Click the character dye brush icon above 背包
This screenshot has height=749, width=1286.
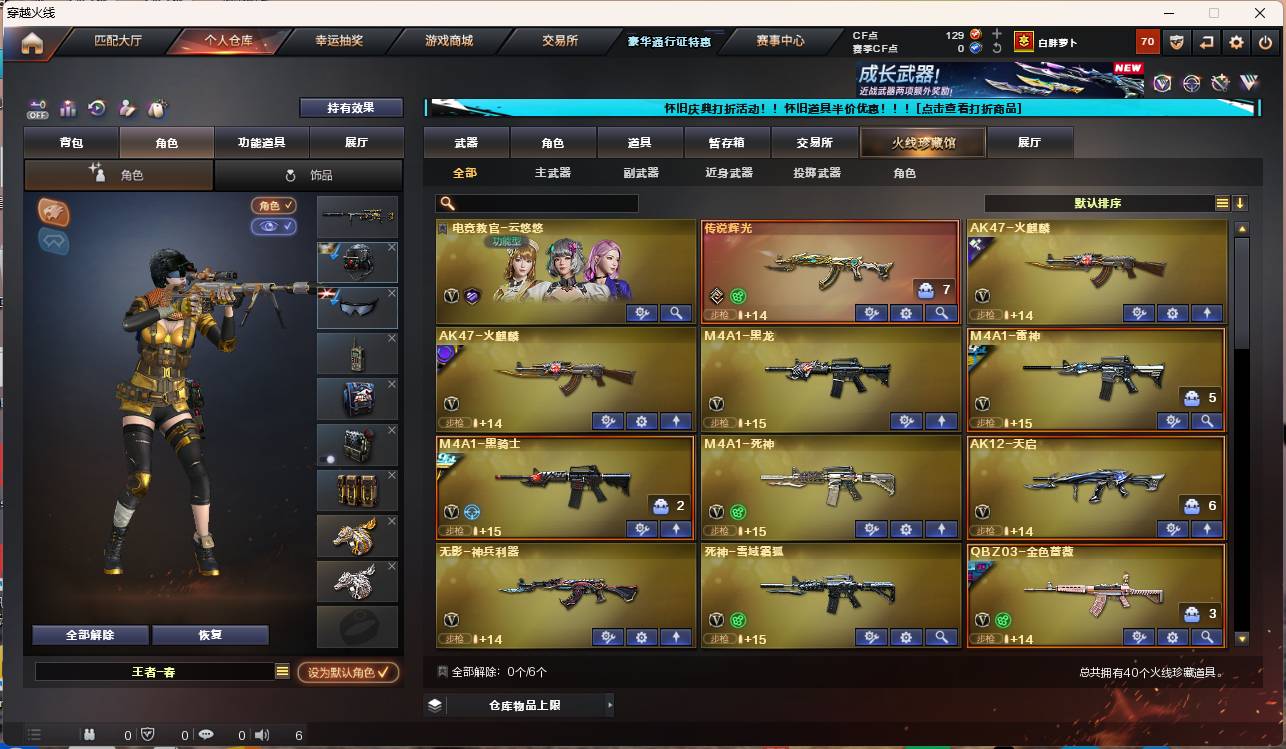click(126, 107)
